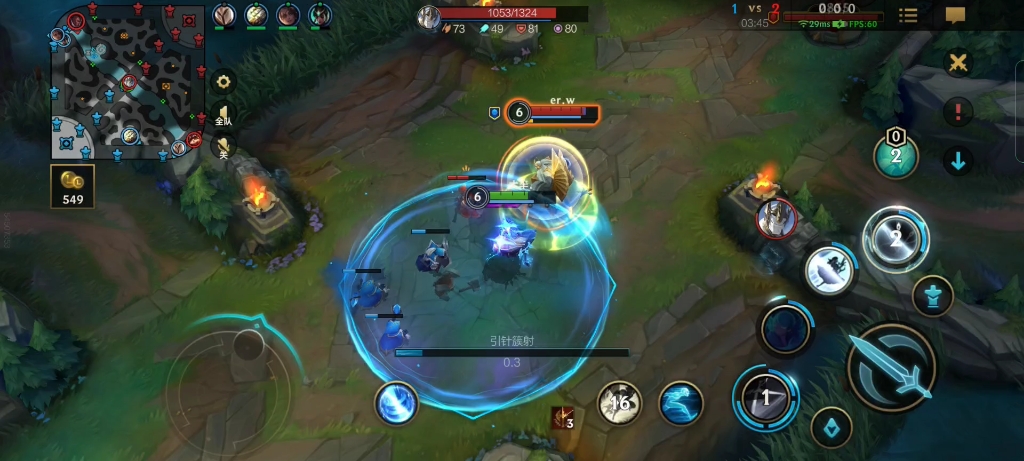
Task: Open the shop via the 549 gold button
Action: (x=73, y=187)
